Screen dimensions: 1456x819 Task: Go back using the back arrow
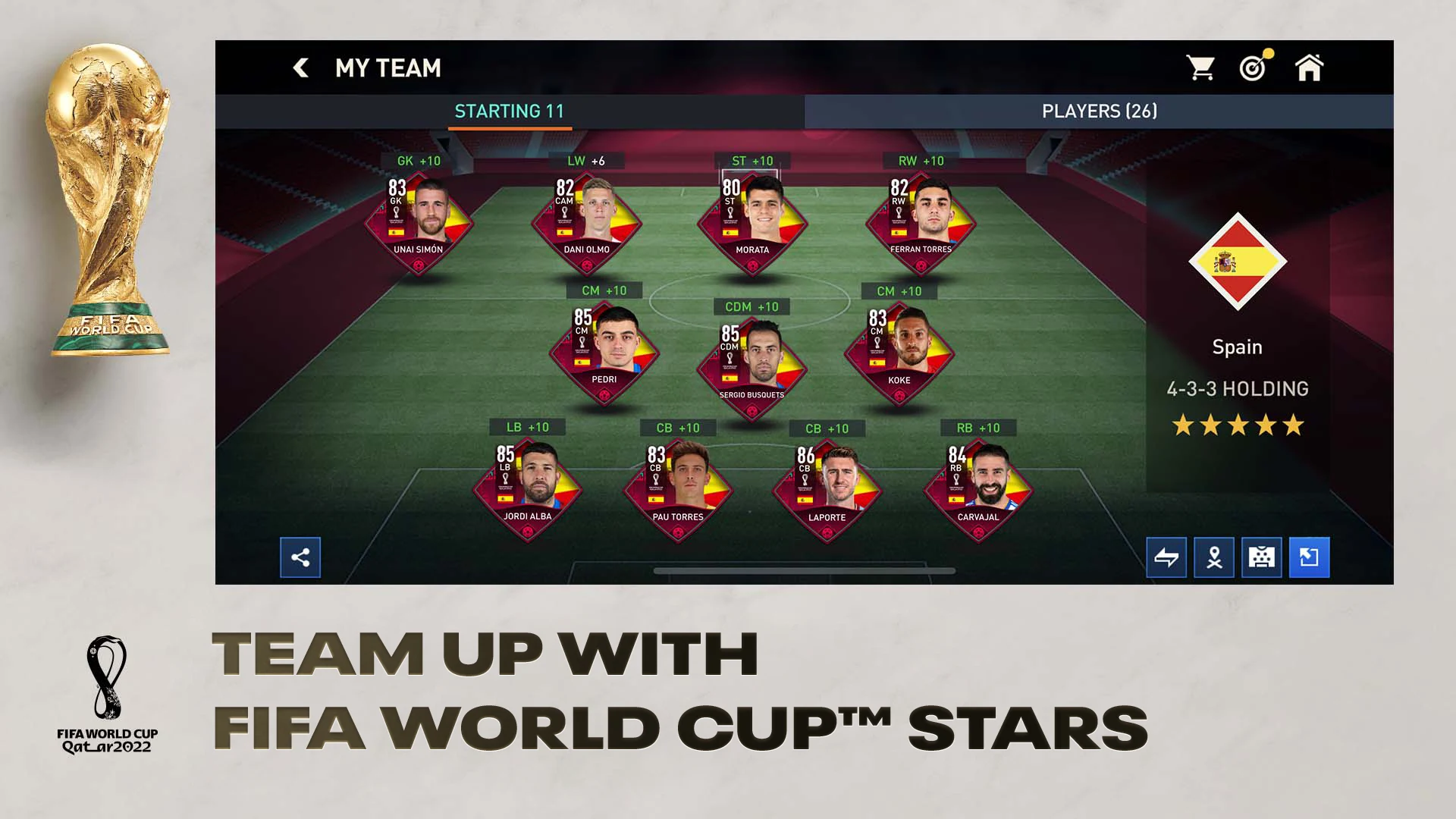(x=301, y=67)
